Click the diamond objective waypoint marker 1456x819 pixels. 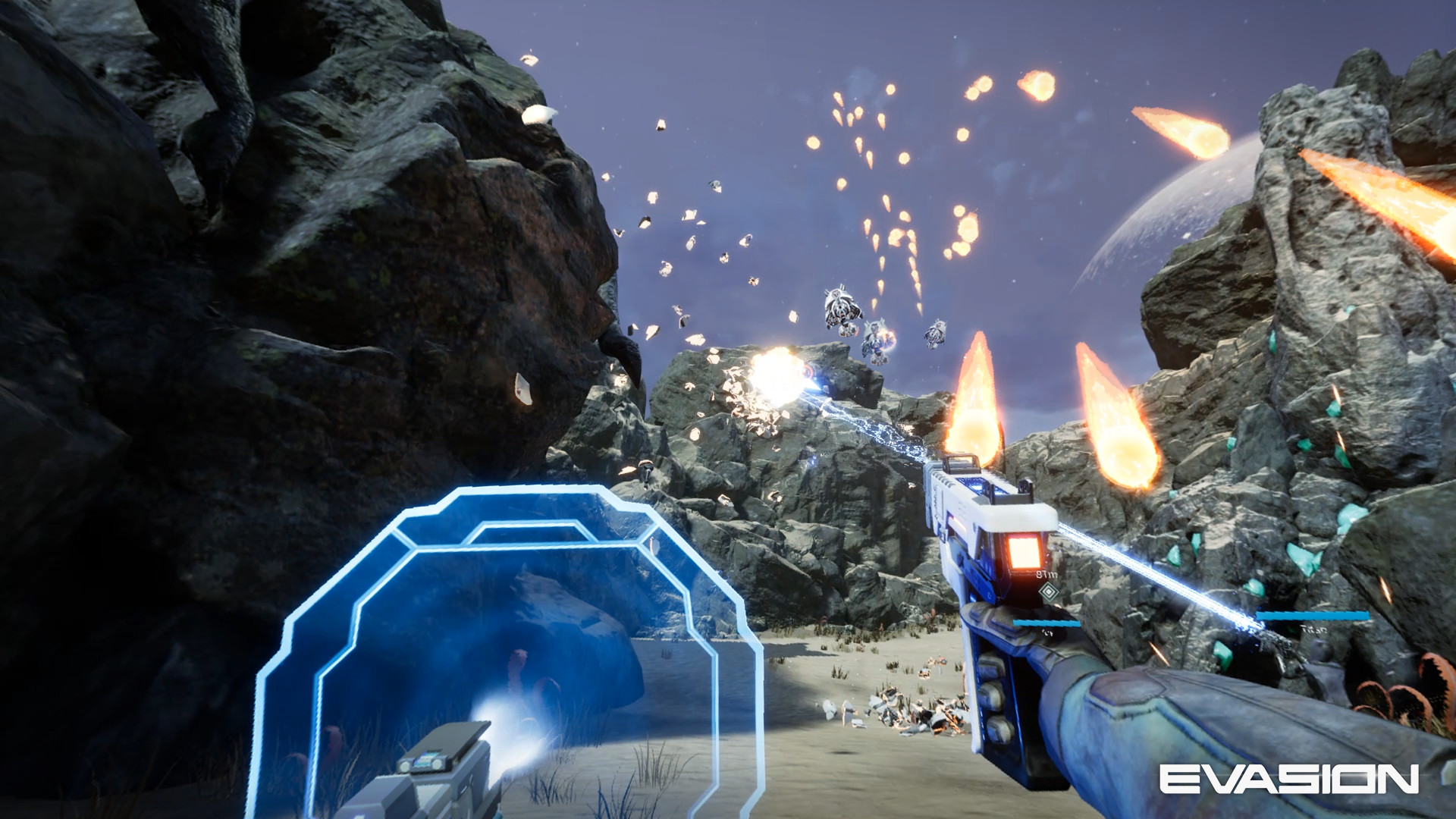(x=1048, y=591)
